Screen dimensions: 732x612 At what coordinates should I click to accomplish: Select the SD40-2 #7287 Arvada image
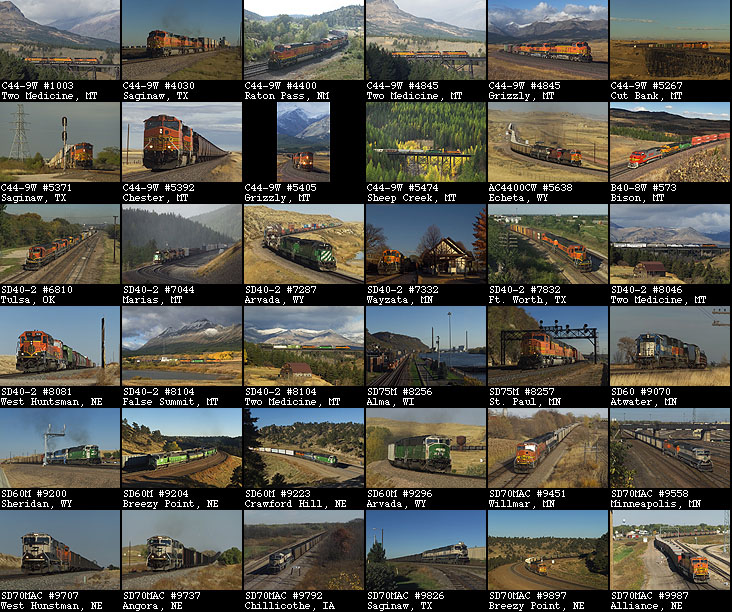(x=303, y=244)
